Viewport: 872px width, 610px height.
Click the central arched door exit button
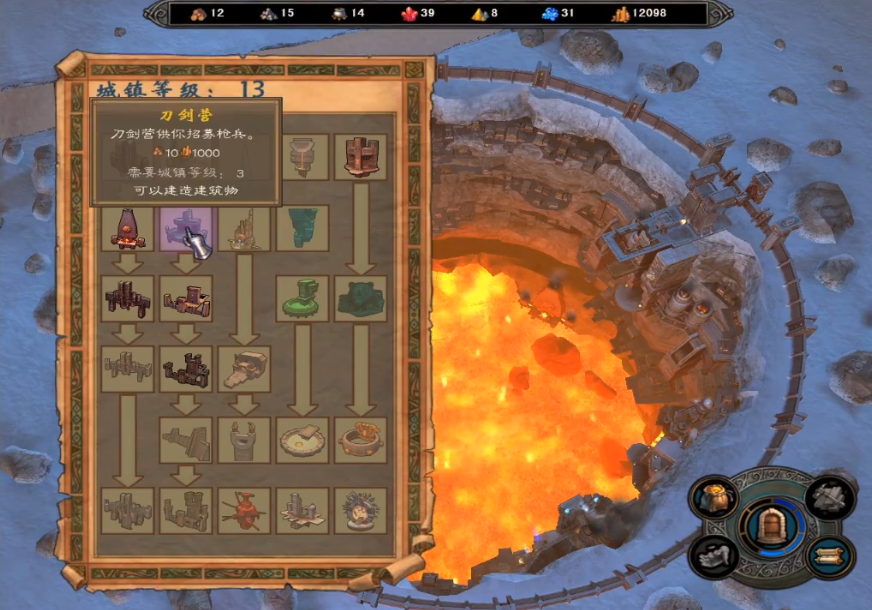(x=771, y=526)
